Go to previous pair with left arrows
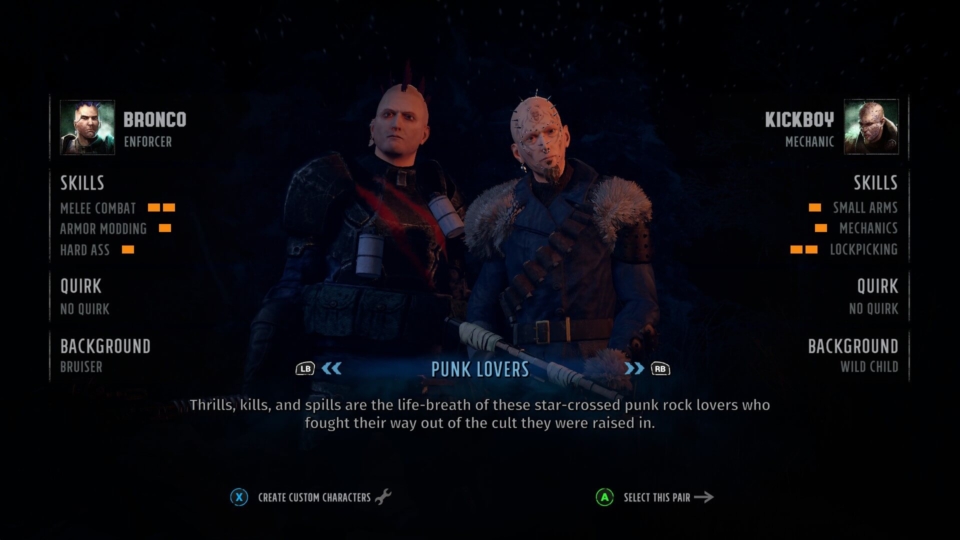This screenshot has width=960, height=540. (x=331, y=368)
